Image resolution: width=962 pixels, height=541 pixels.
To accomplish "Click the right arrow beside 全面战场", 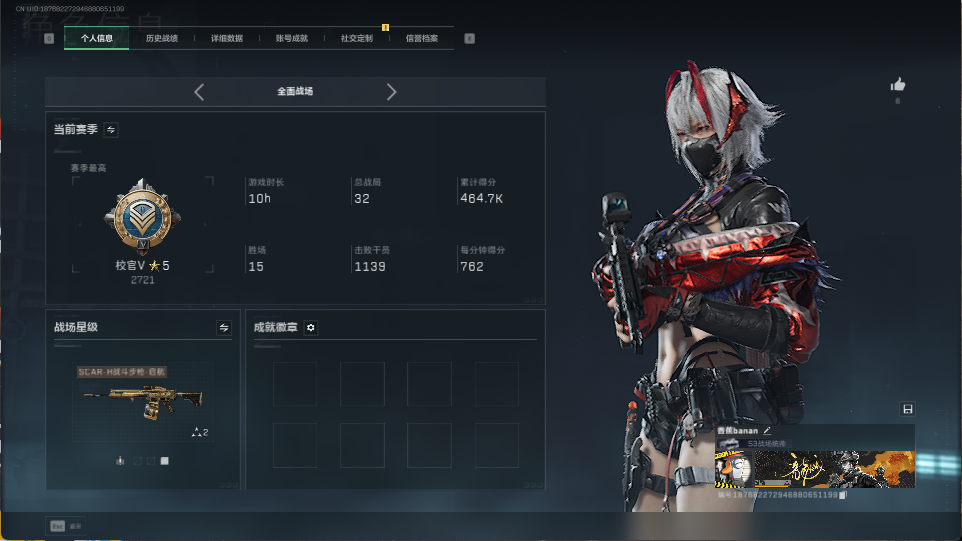I will (391, 92).
